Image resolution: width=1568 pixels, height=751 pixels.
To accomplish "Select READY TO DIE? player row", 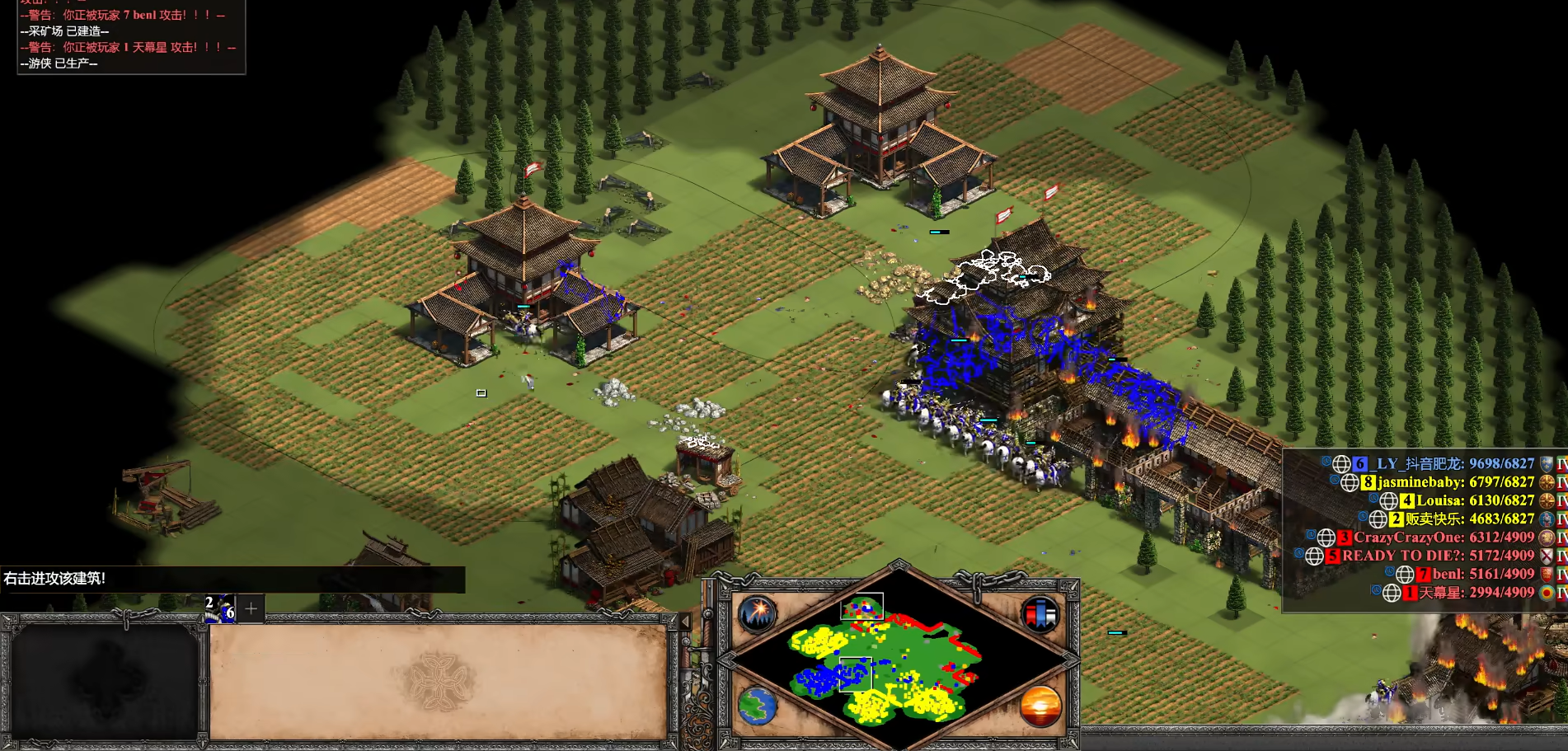I will (1437, 556).
